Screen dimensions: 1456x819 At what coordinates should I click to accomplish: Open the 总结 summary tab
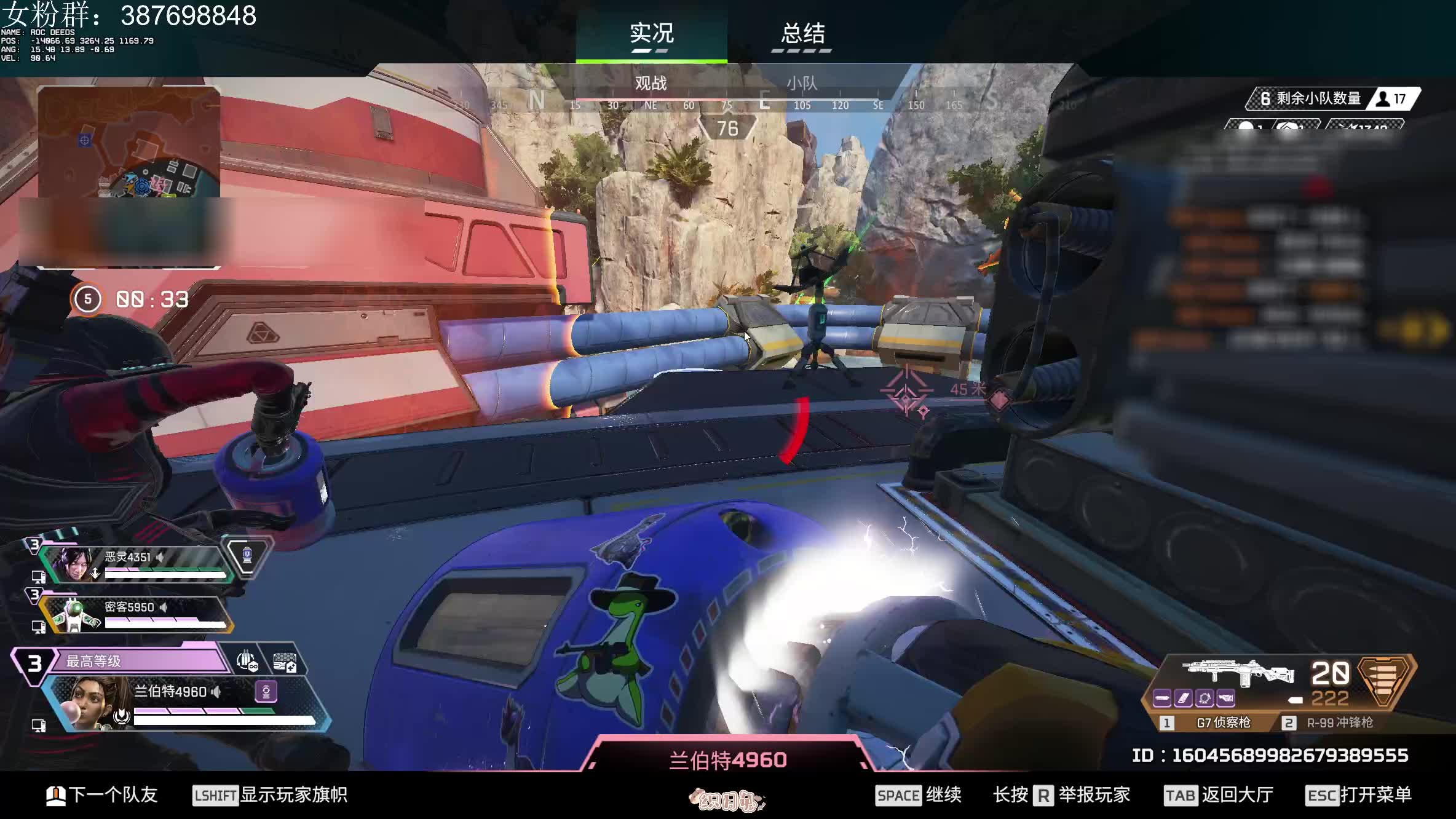(x=802, y=33)
